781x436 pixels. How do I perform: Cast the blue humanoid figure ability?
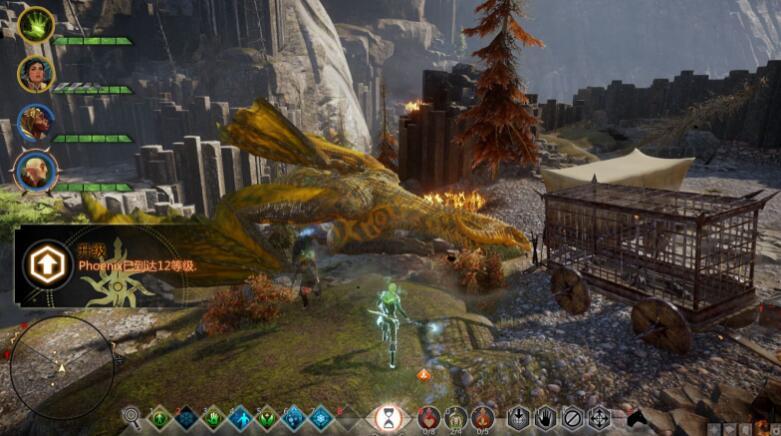(x=240, y=417)
